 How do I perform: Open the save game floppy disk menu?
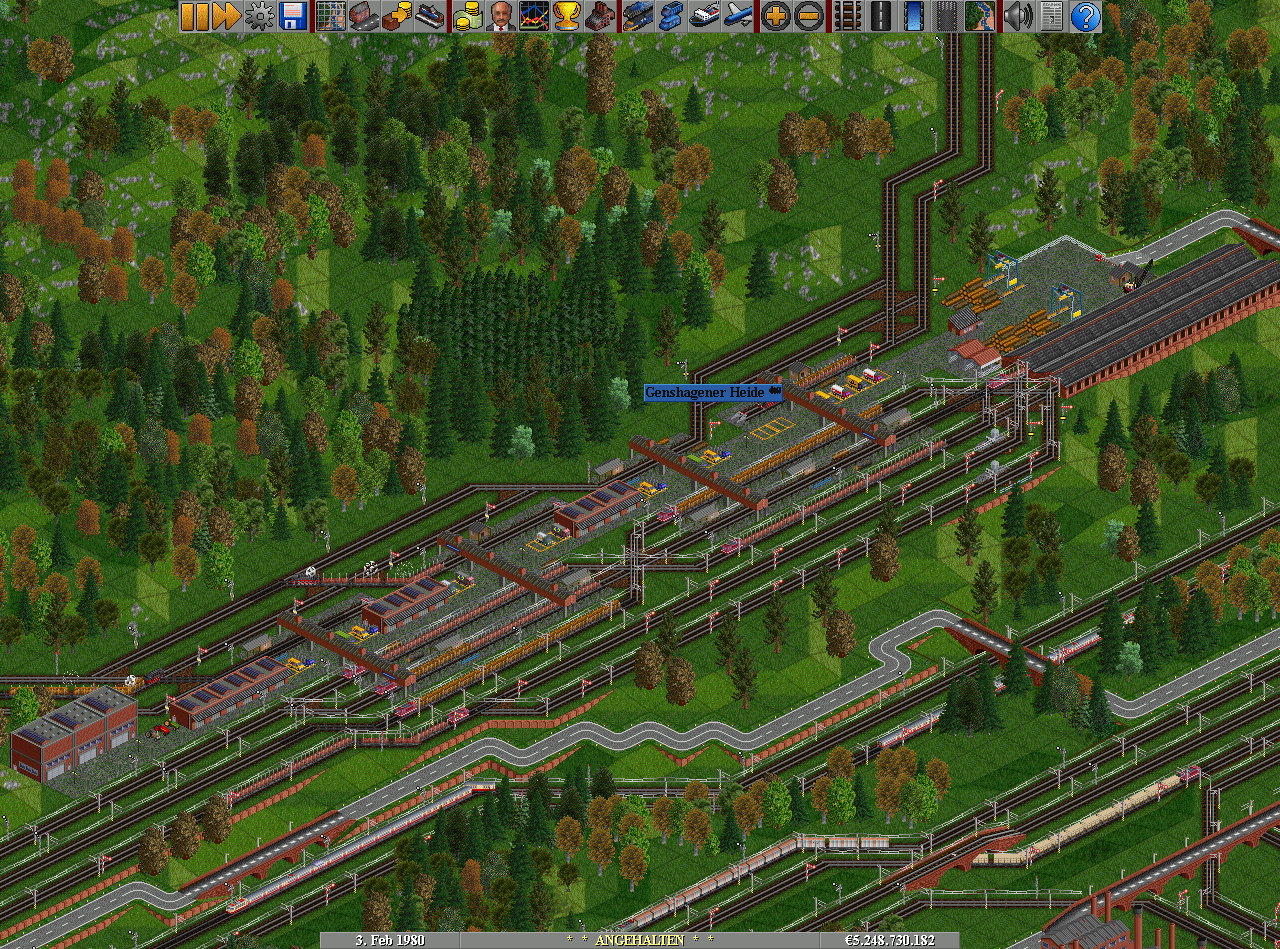(293, 16)
